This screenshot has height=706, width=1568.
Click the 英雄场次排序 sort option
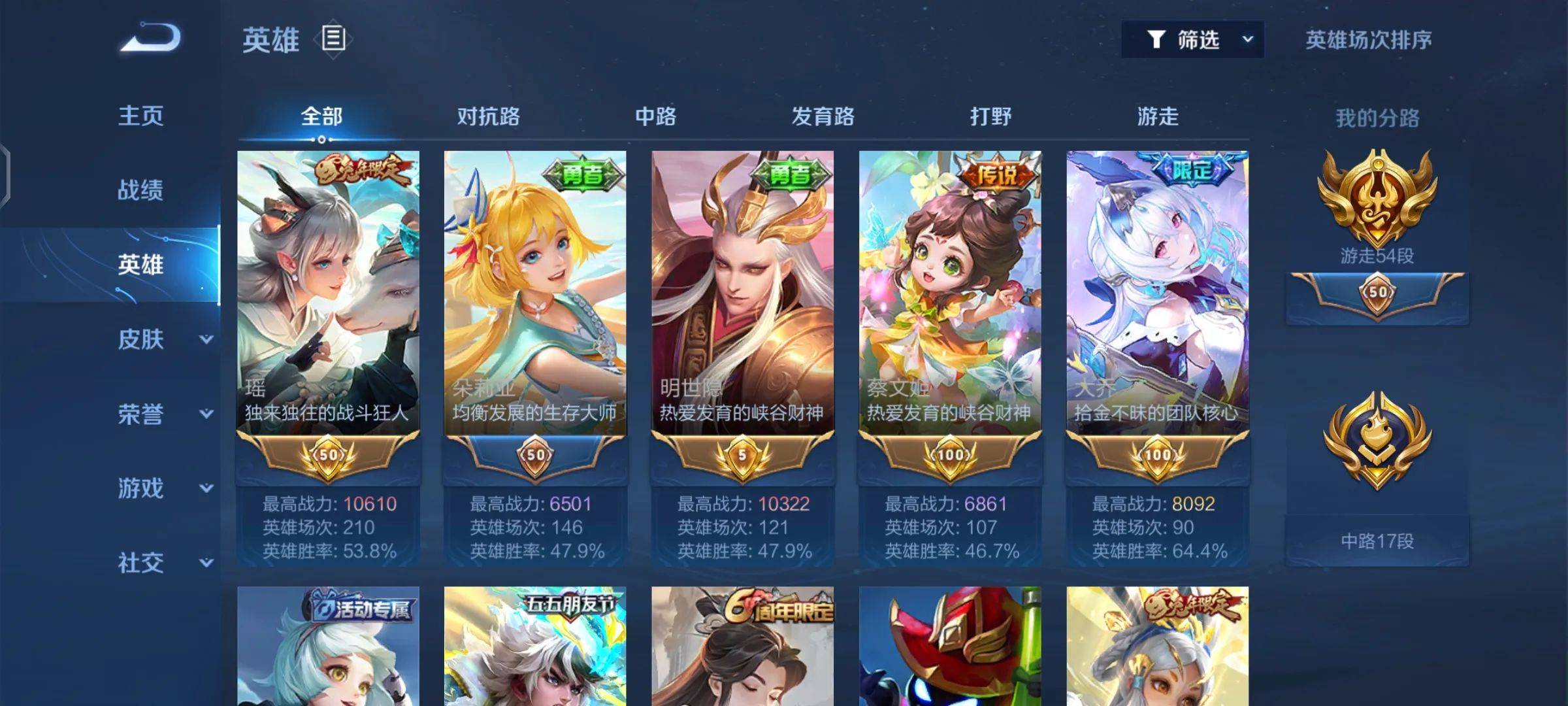[x=1368, y=40]
